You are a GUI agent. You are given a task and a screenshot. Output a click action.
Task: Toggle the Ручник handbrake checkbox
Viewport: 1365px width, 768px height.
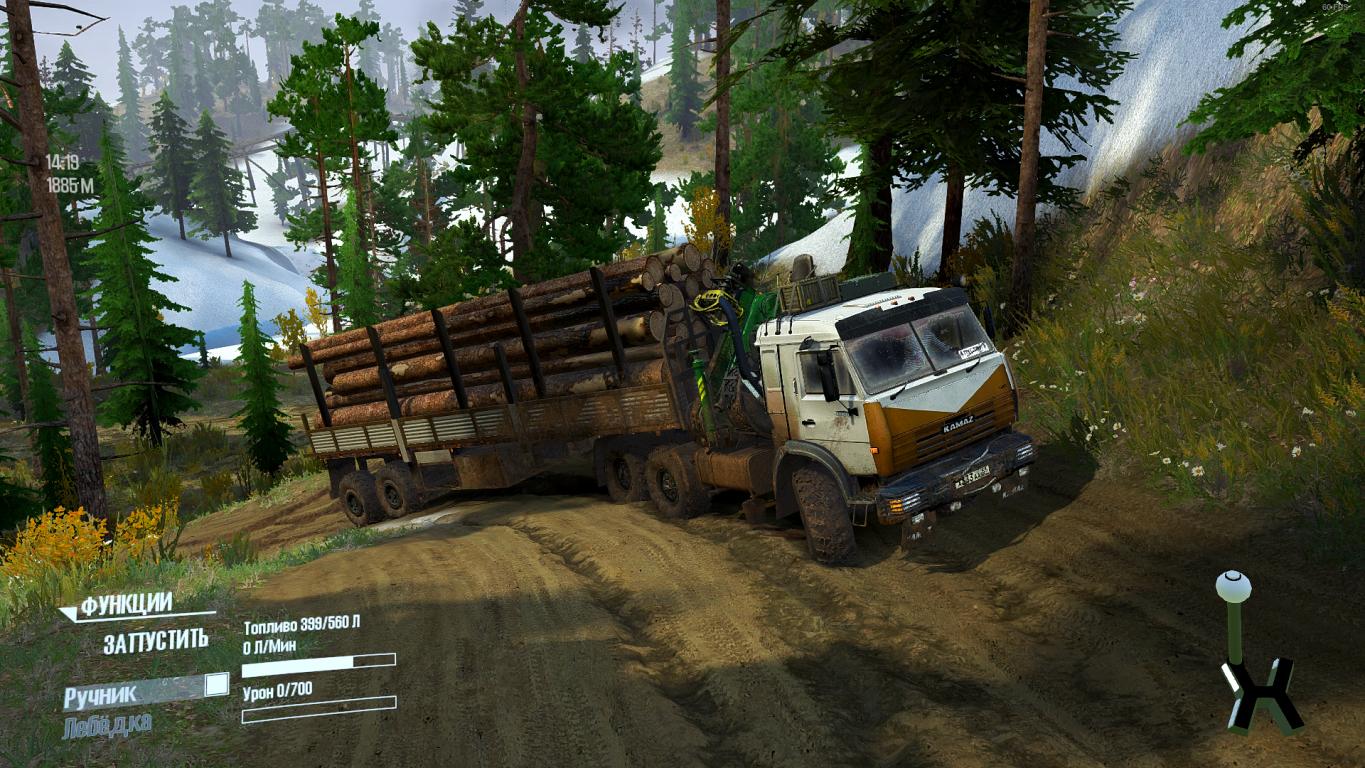216,685
